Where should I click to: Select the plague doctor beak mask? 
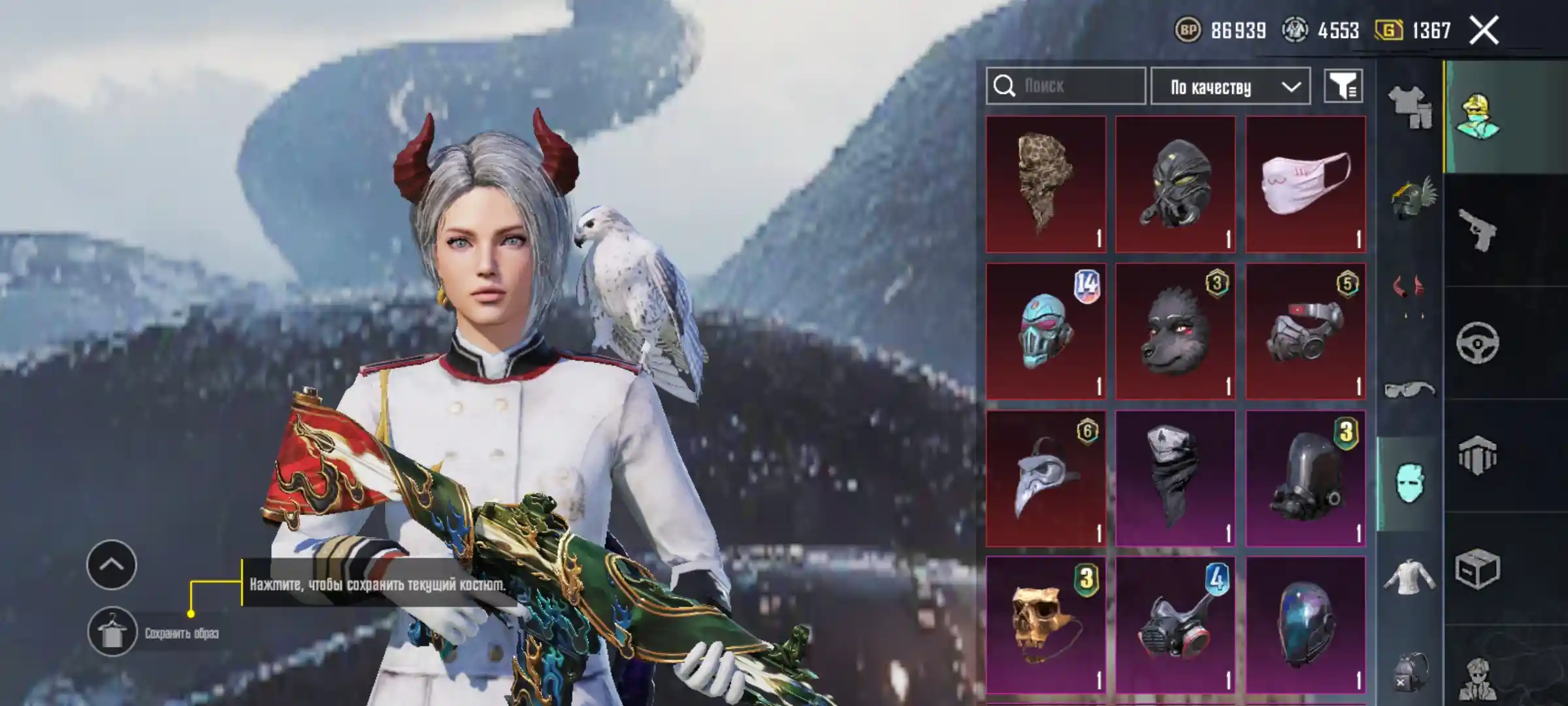tap(1045, 479)
